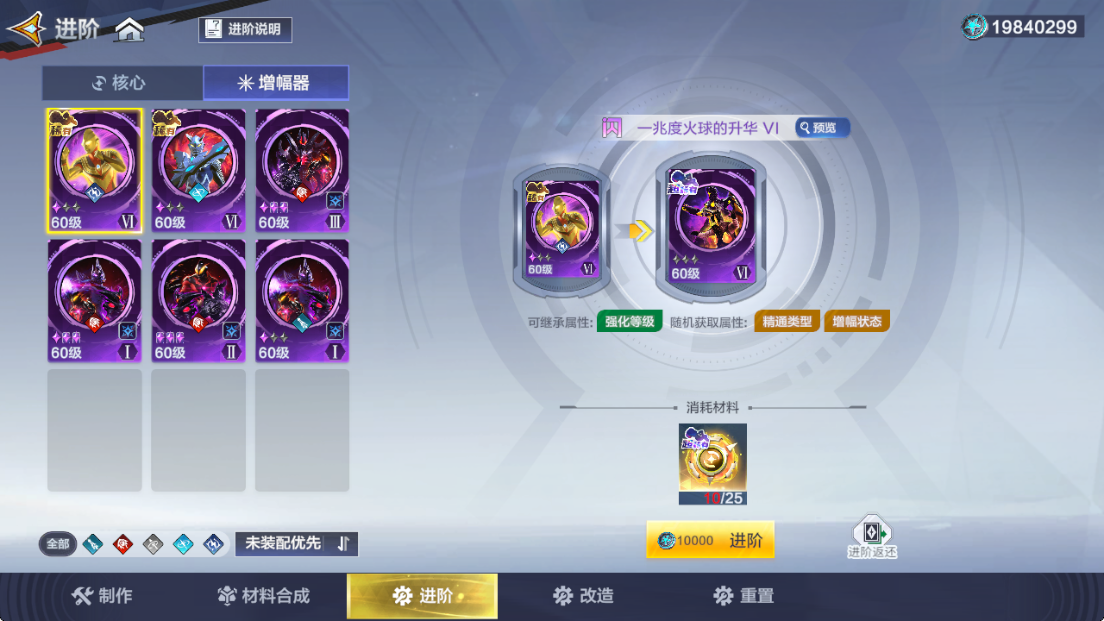Image resolution: width=1104 pixels, height=621 pixels.
Task: Switch to the 改造 section
Action: 583,596
